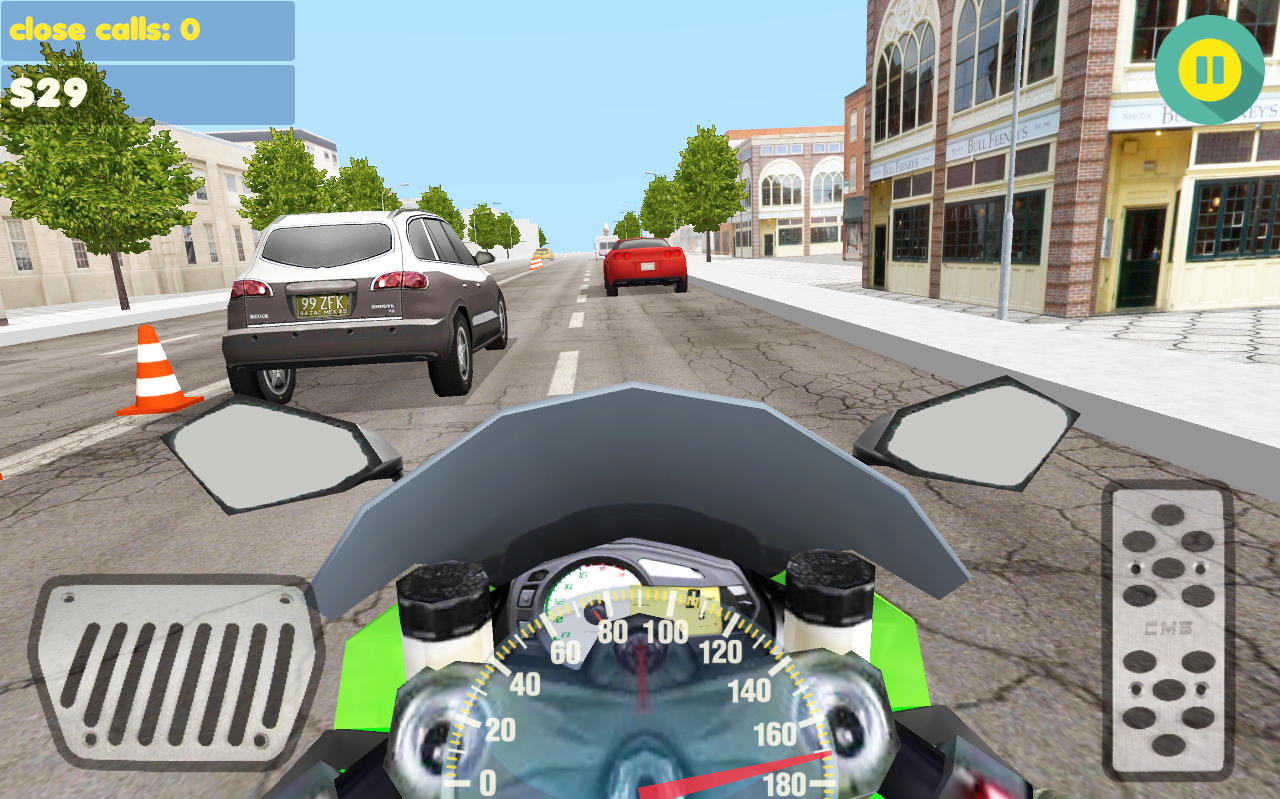This screenshot has height=799, width=1280.
Task: Click the zero on the close calls counter
Action: 190,30
